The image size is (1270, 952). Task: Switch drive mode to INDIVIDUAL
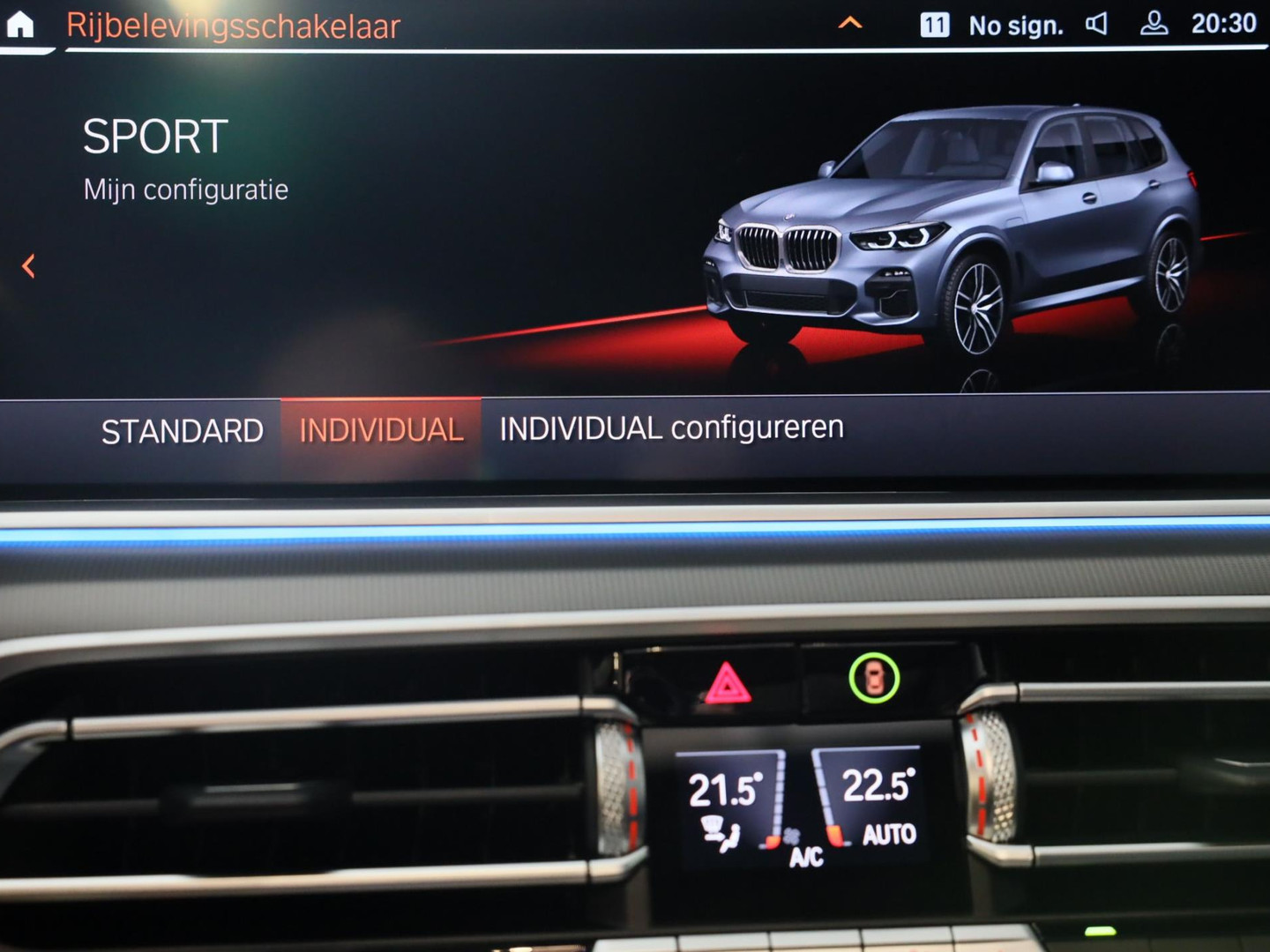coord(381,428)
